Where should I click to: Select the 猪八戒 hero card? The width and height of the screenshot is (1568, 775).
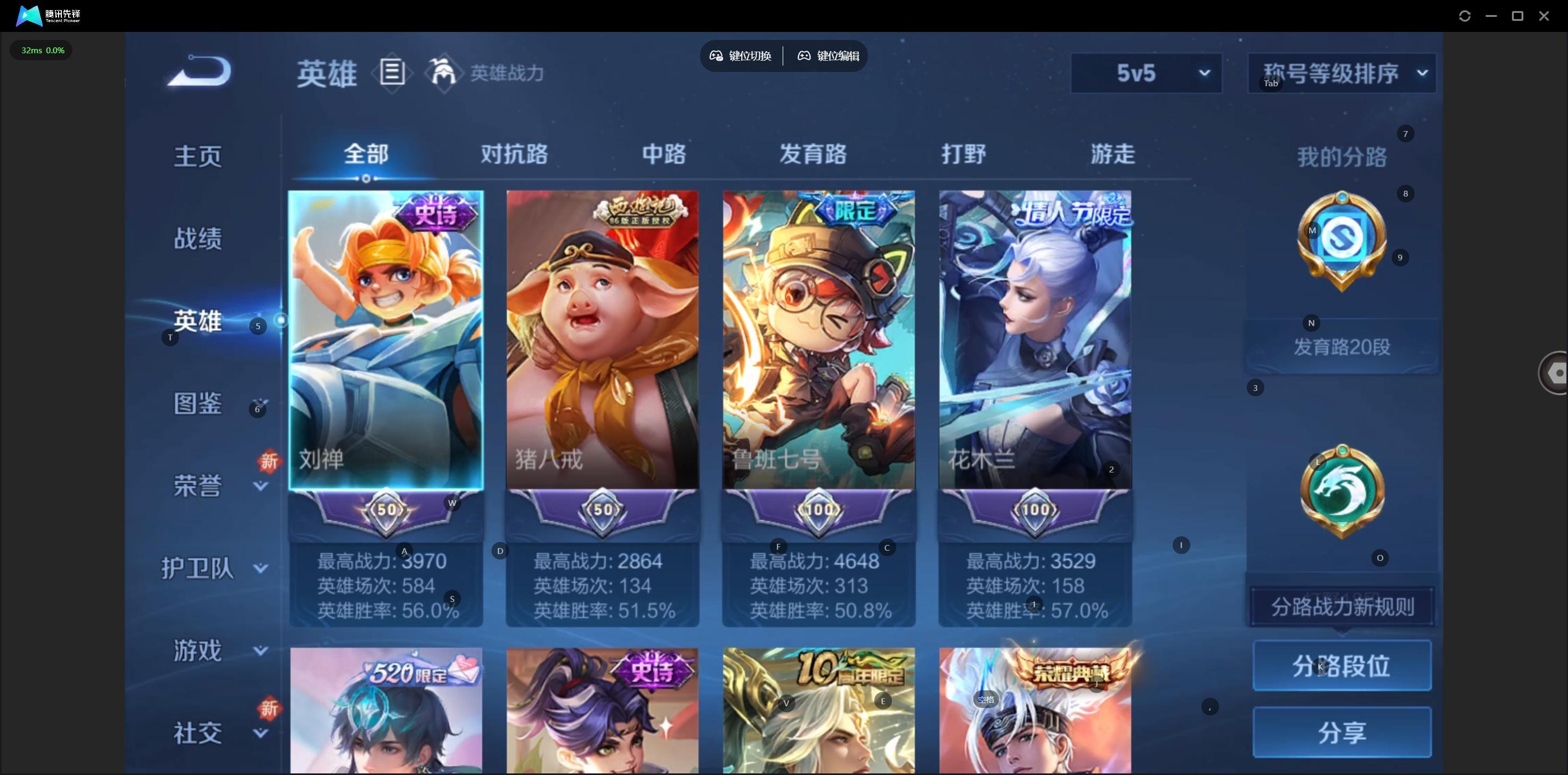click(x=602, y=341)
